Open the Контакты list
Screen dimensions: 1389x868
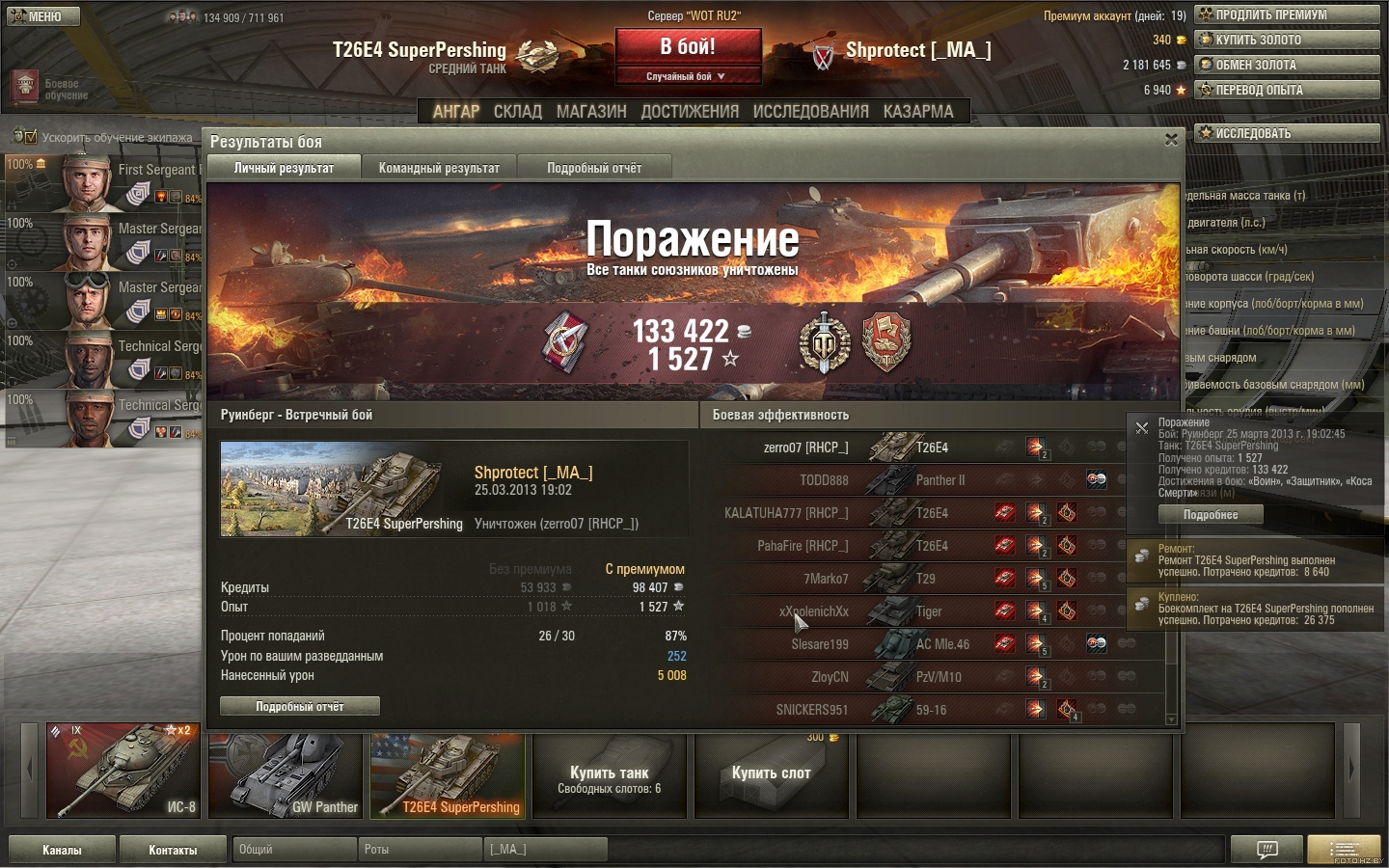[173, 850]
